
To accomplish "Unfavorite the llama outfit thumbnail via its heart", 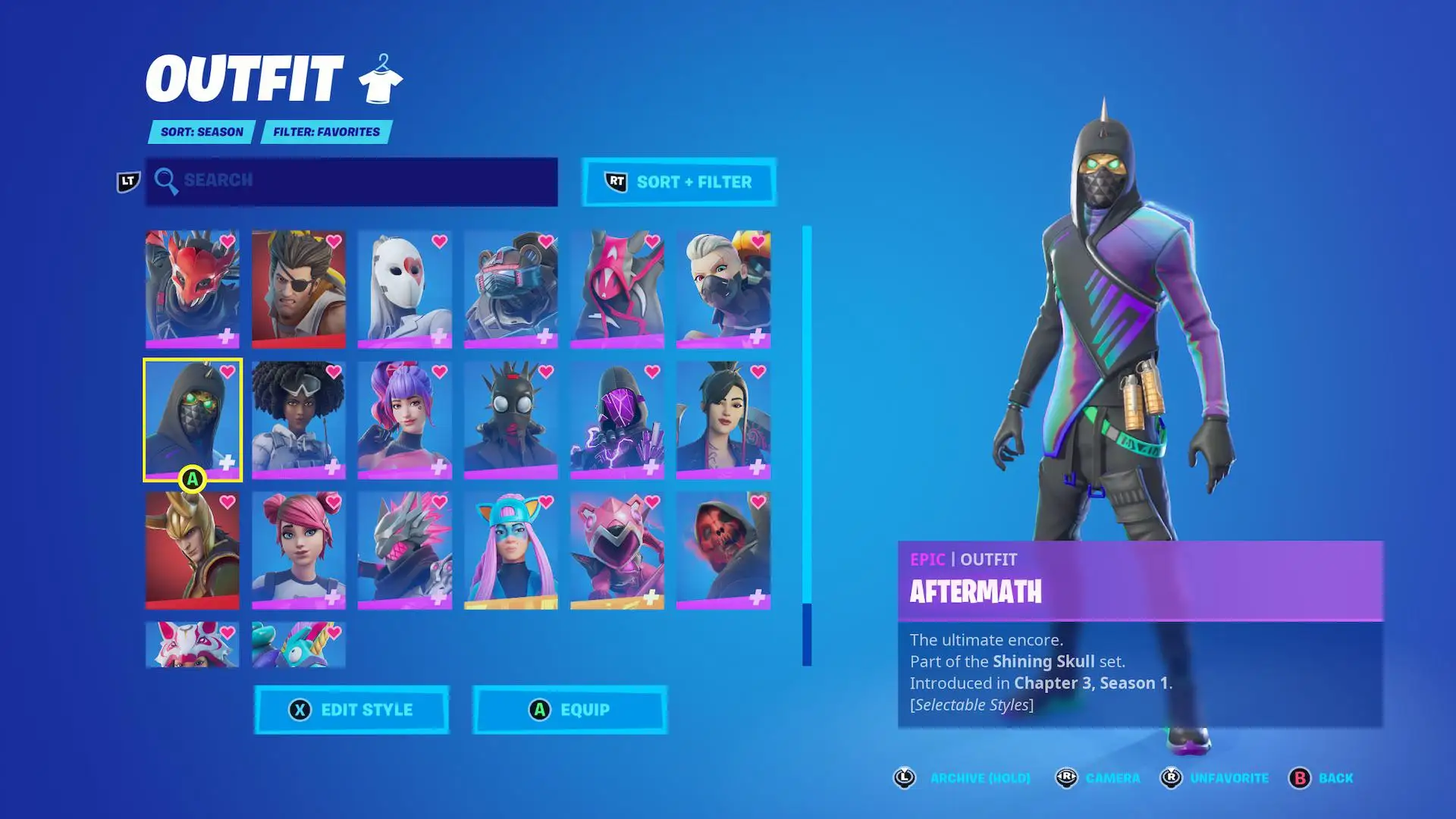I will click(x=334, y=632).
